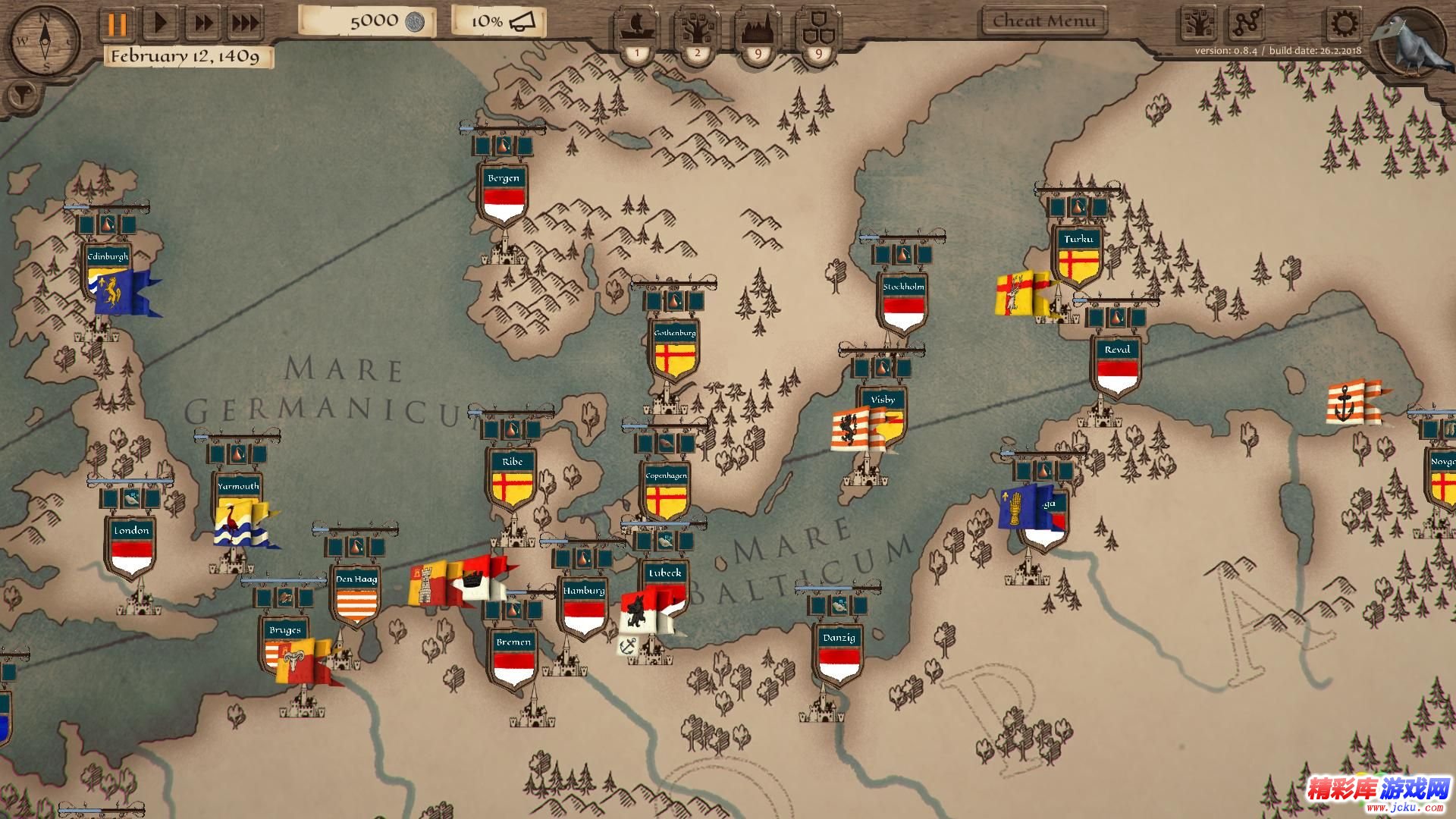Screen dimensions: 1456x819
Task: Select the Danzig city banner
Action: [x=839, y=654]
